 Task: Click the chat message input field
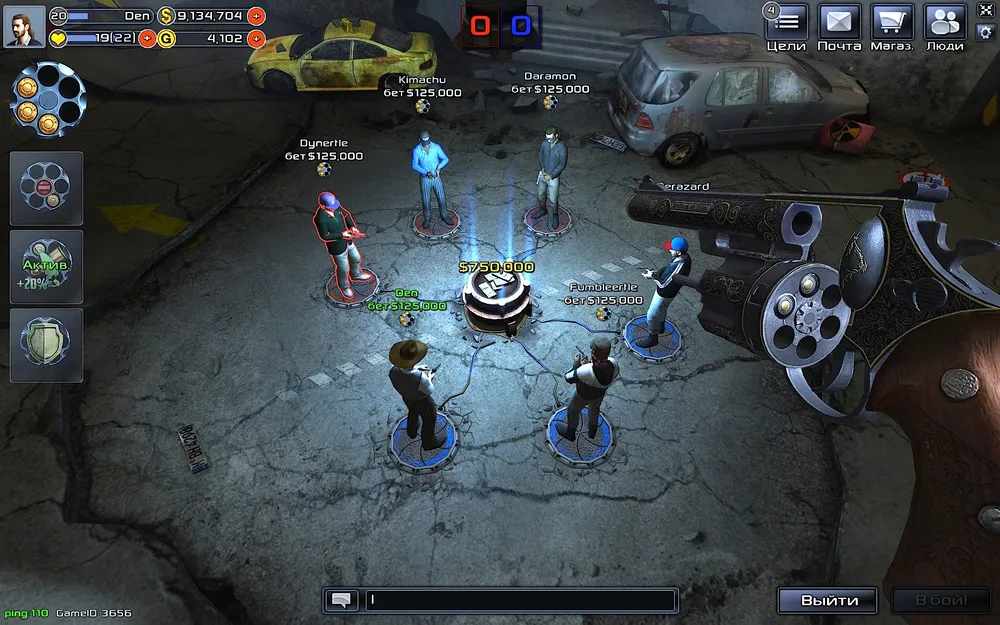(x=520, y=600)
